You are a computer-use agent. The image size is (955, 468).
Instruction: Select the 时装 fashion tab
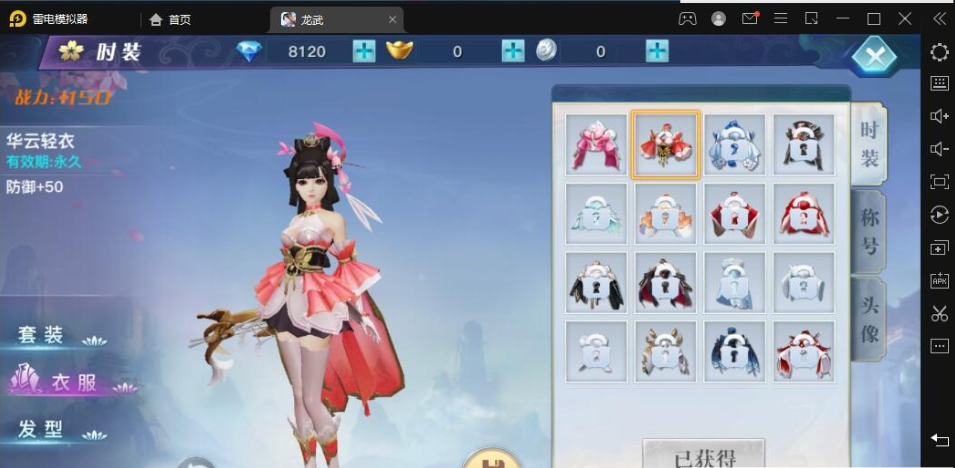870,143
